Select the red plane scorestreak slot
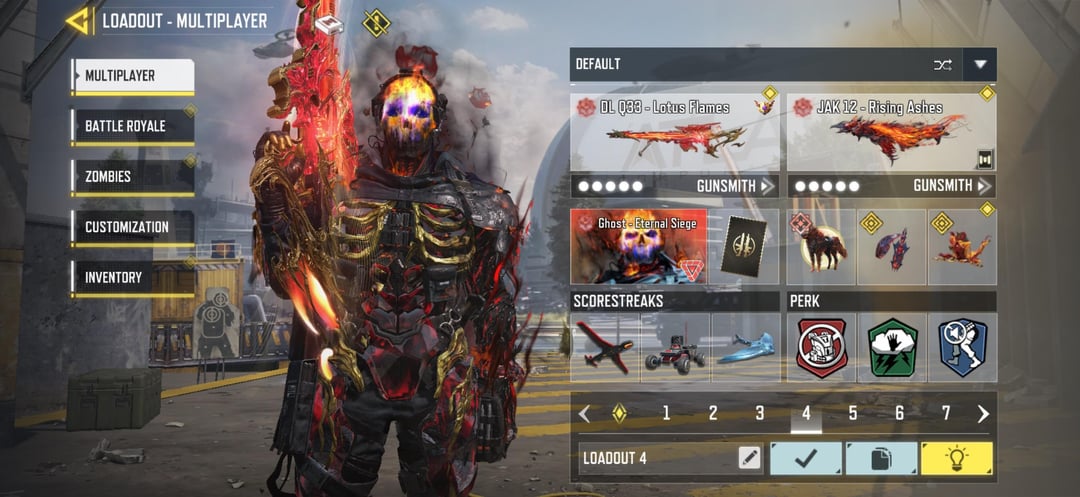 (604, 349)
